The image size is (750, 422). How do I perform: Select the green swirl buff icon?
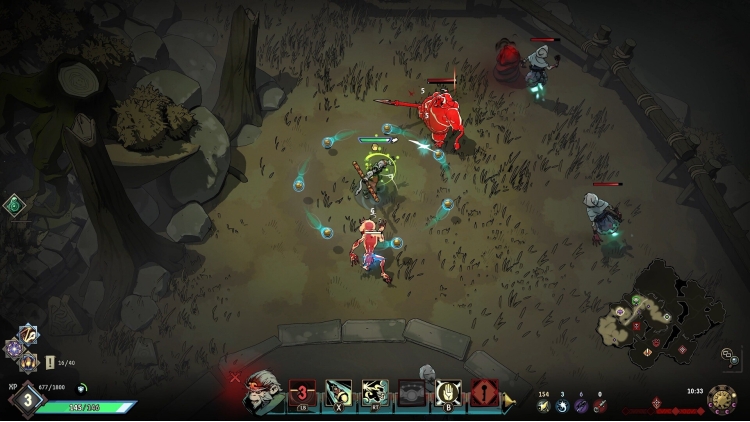14,206
